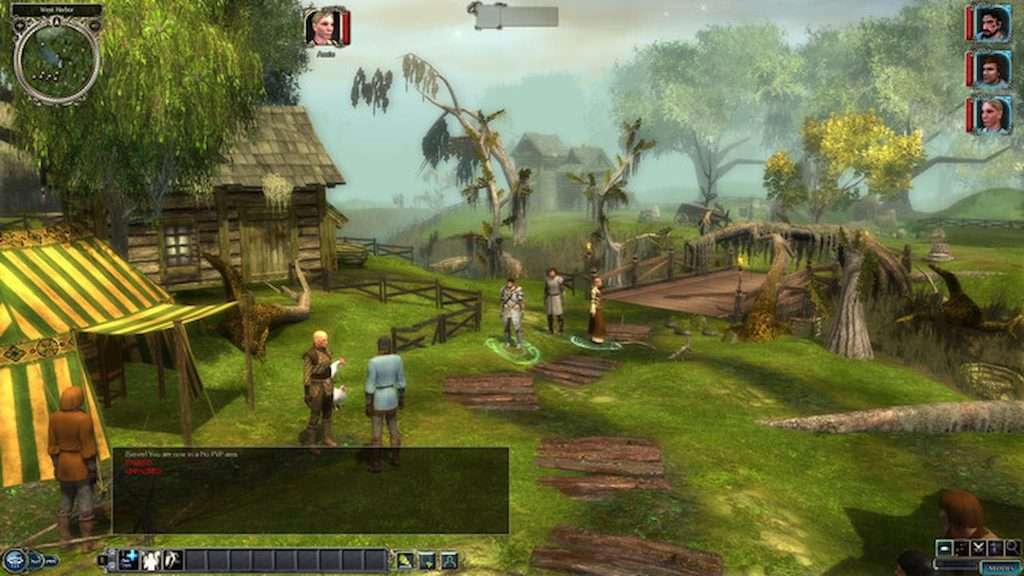Use the white standing figure hotbar ability
Image resolution: width=1024 pixels, height=576 pixels.
pyautogui.click(x=151, y=560)
